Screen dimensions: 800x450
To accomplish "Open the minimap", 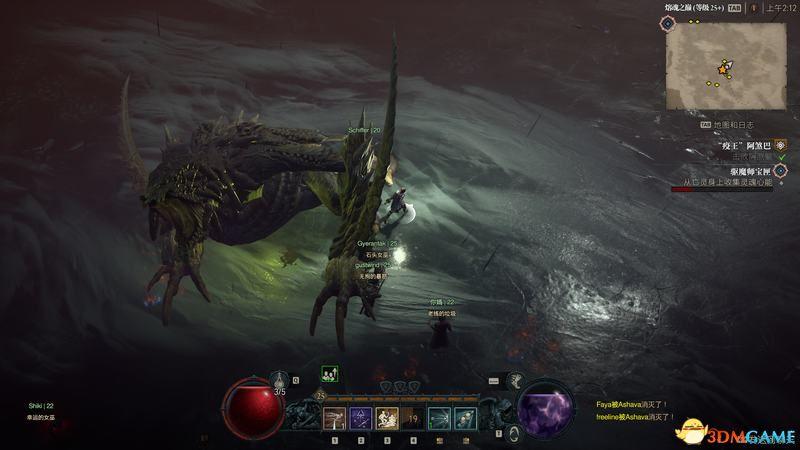I will [724, 65].
